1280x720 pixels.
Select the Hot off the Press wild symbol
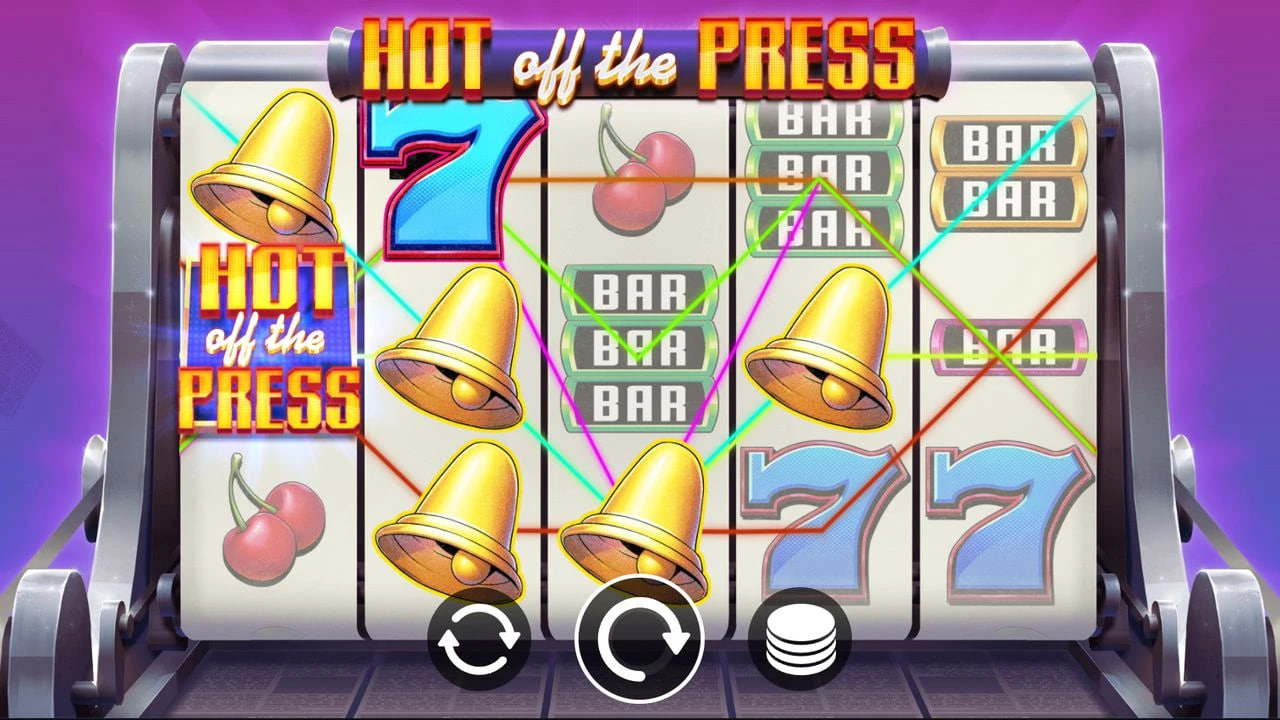(270, 340)
